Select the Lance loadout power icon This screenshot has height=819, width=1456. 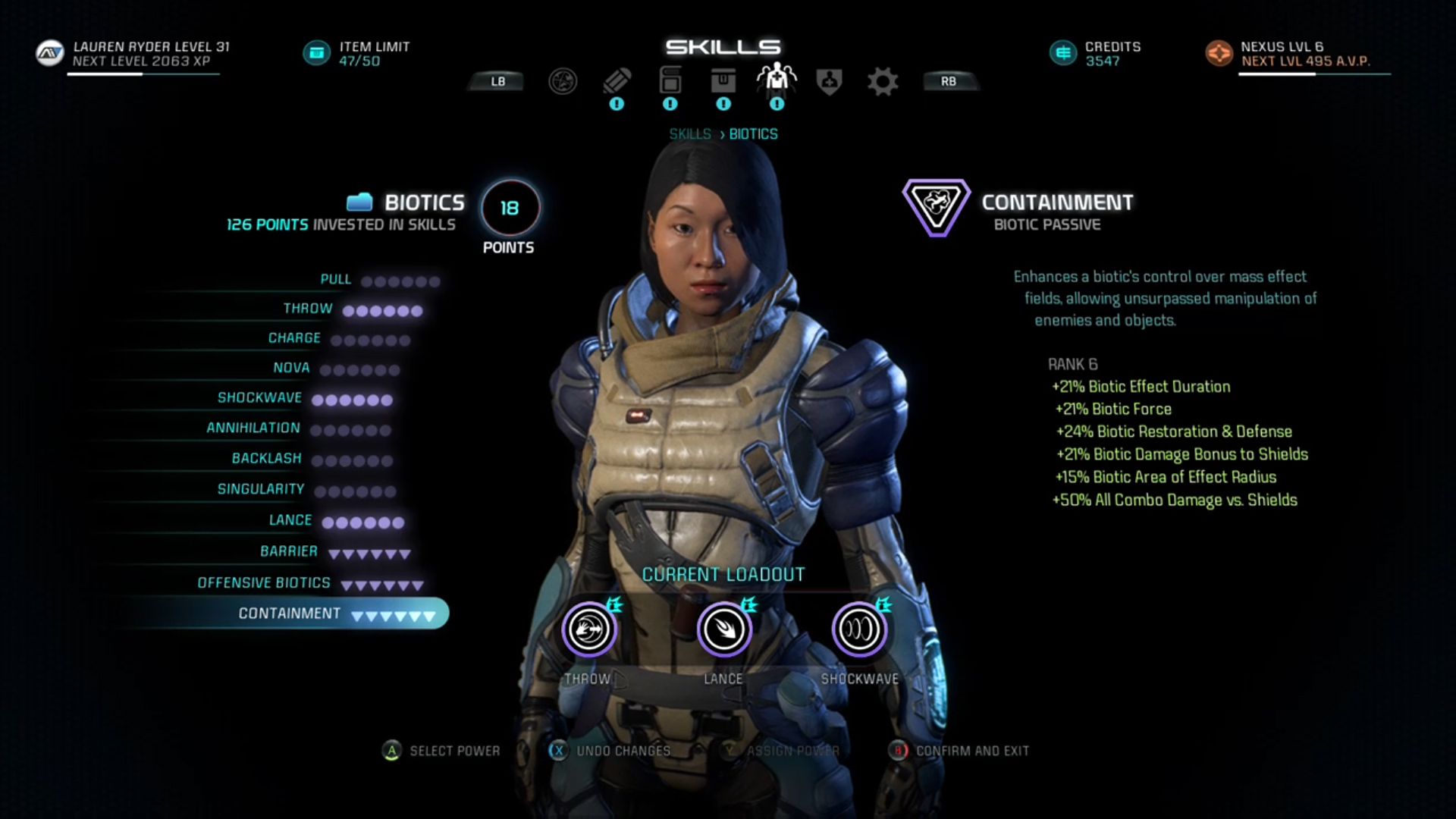pyautogui.click(x=723, y=629)
